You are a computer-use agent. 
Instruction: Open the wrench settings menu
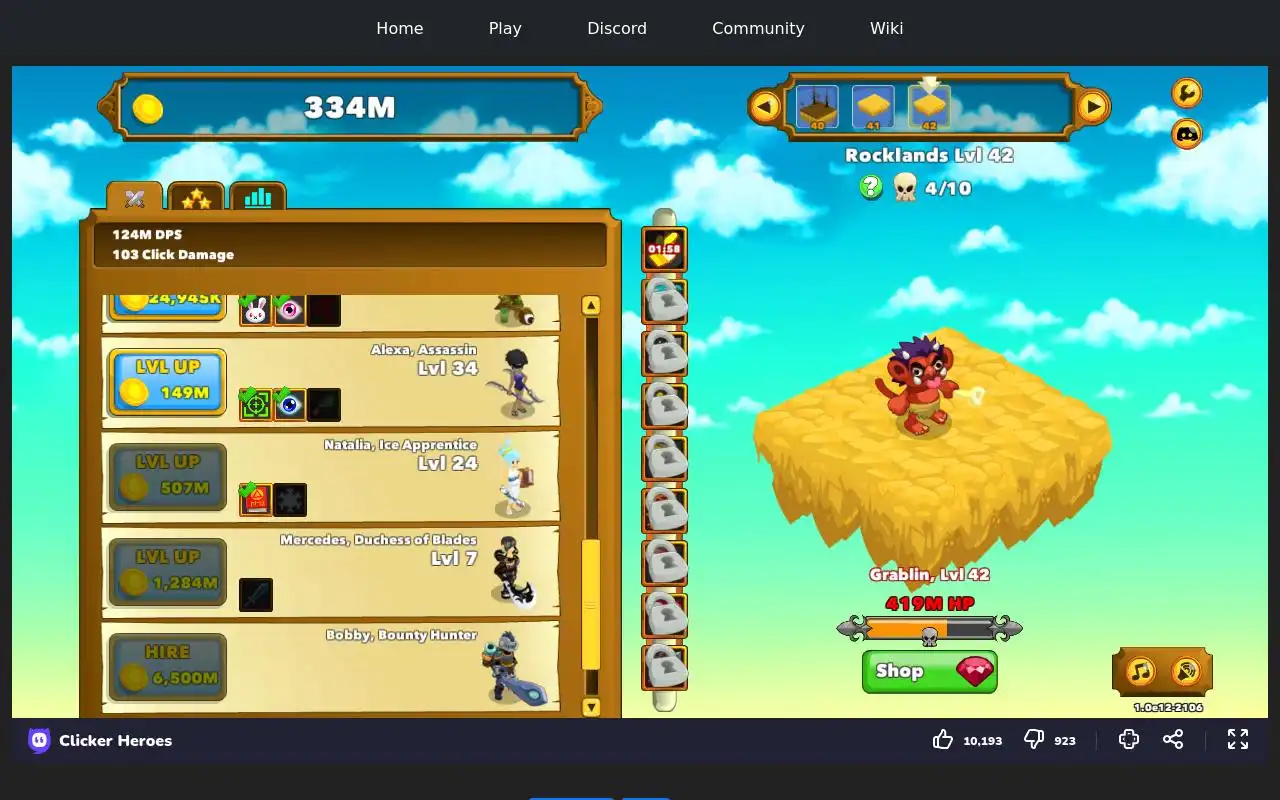click(1186, 93)
